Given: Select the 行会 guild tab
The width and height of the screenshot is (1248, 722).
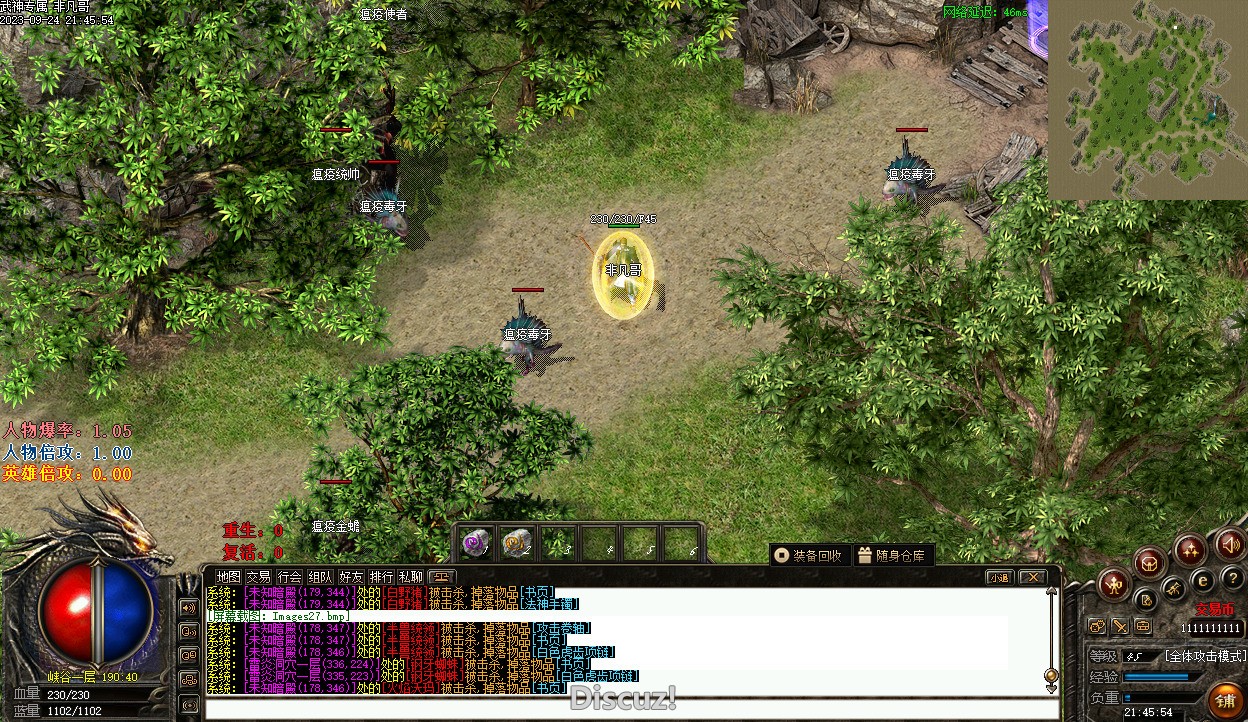Looking at the screenshot, I should (x=289, y=577).
